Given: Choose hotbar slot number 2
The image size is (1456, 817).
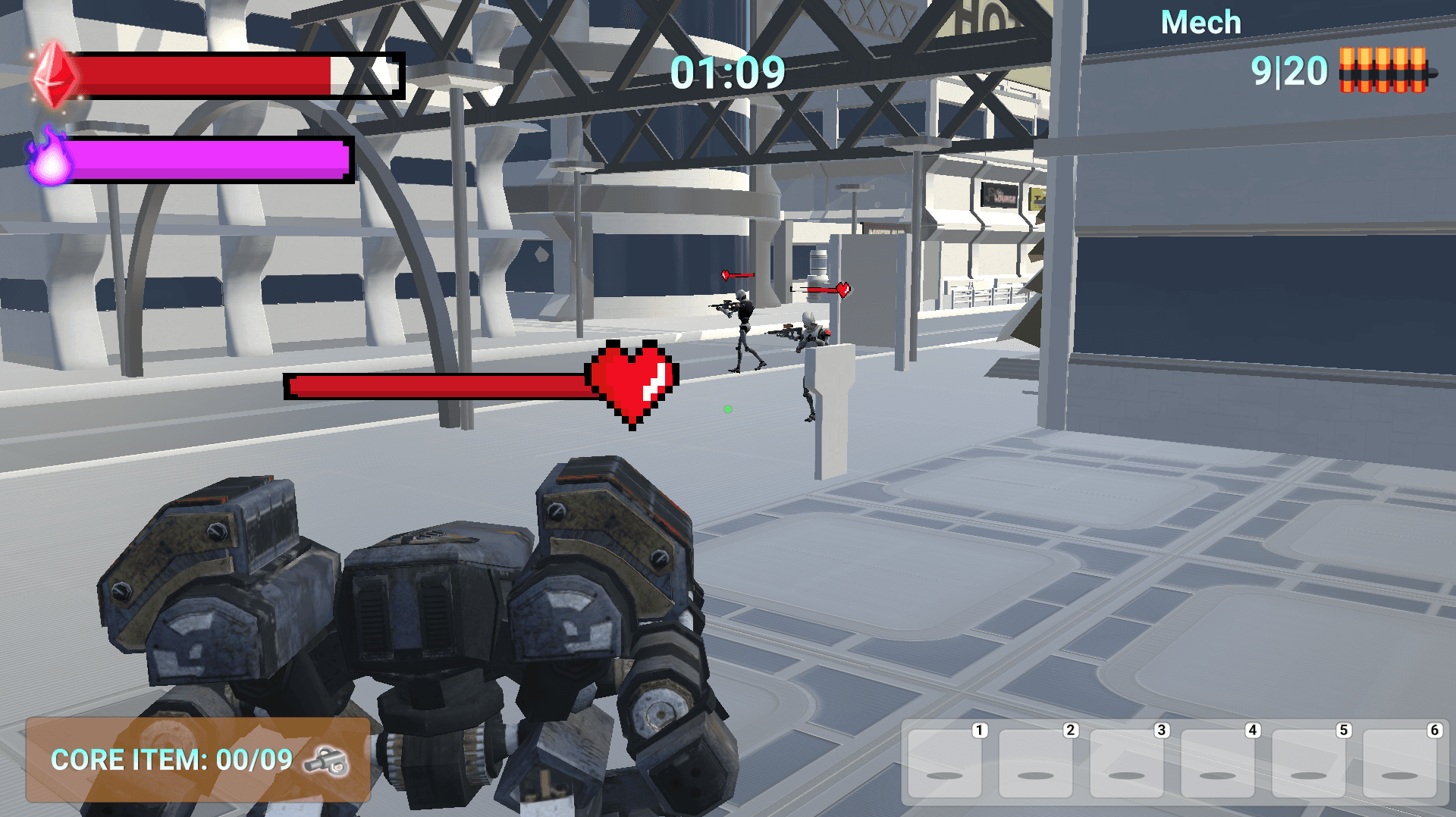Looking at the screenshot, I should (1036, 764).
